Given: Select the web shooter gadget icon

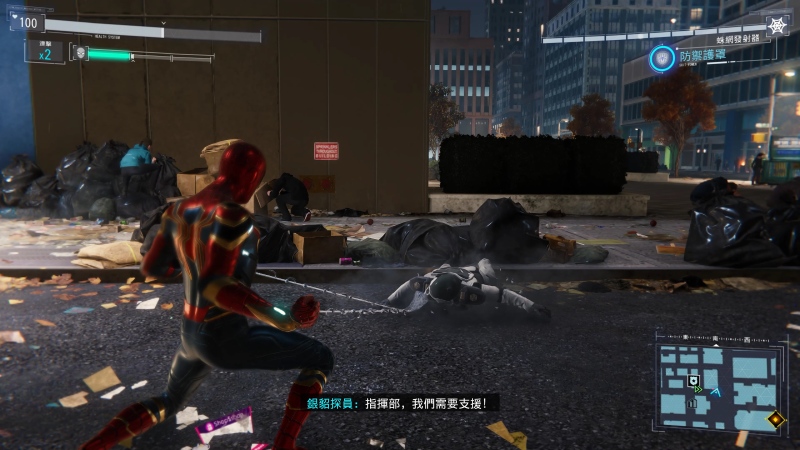Looking at the screenshot, I should 776,25.
